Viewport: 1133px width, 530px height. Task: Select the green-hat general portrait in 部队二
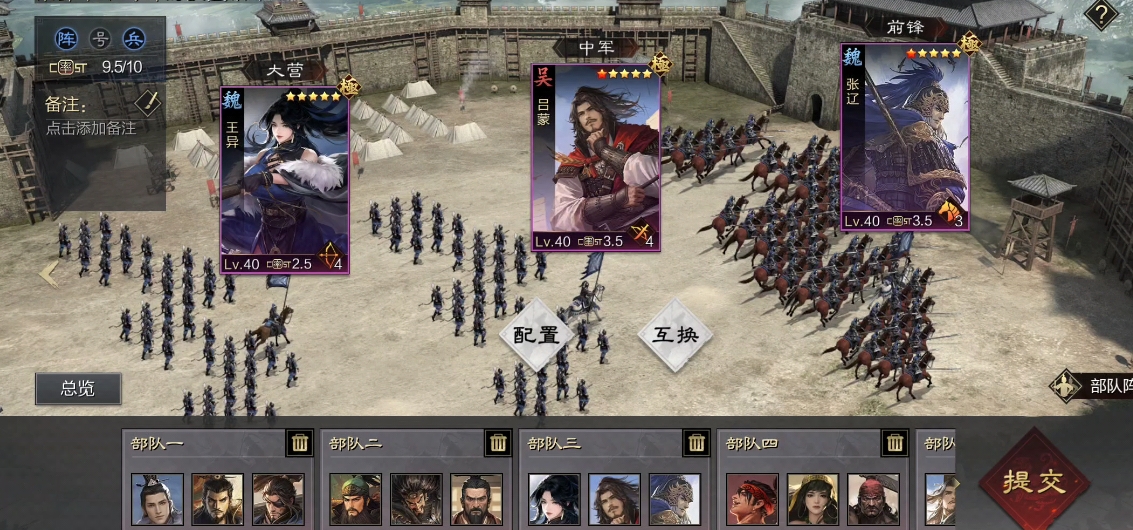(355, 499)
